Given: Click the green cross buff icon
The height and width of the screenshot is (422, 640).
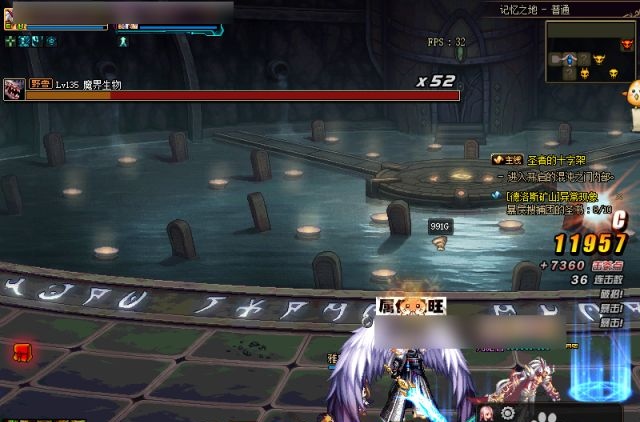Looking at the screenshot, I should coord(10,41).
